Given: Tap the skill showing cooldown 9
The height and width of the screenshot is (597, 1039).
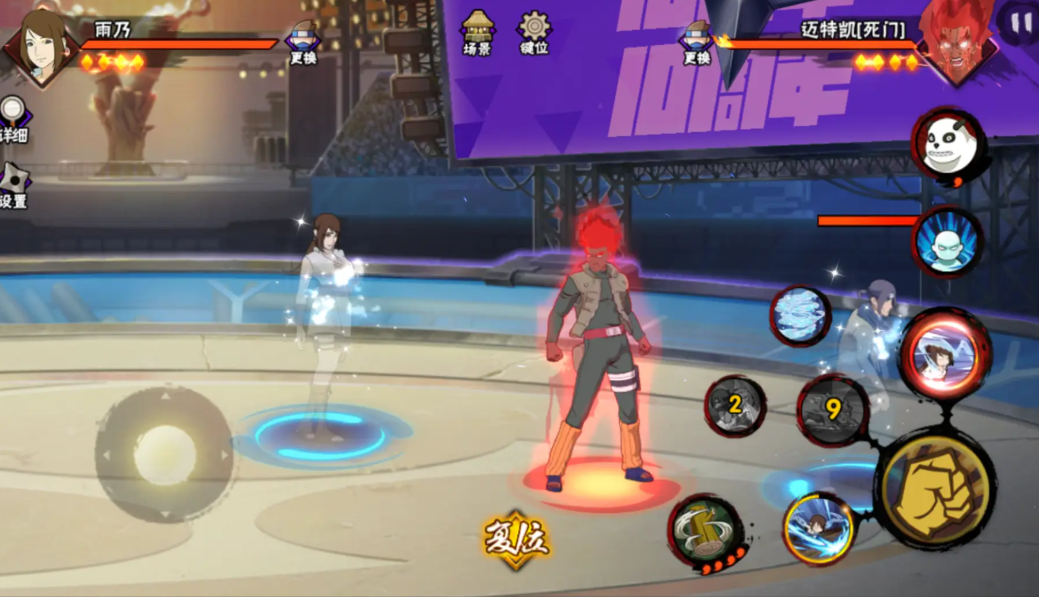Looking at the screenshot, I should [x=832, y=408].
